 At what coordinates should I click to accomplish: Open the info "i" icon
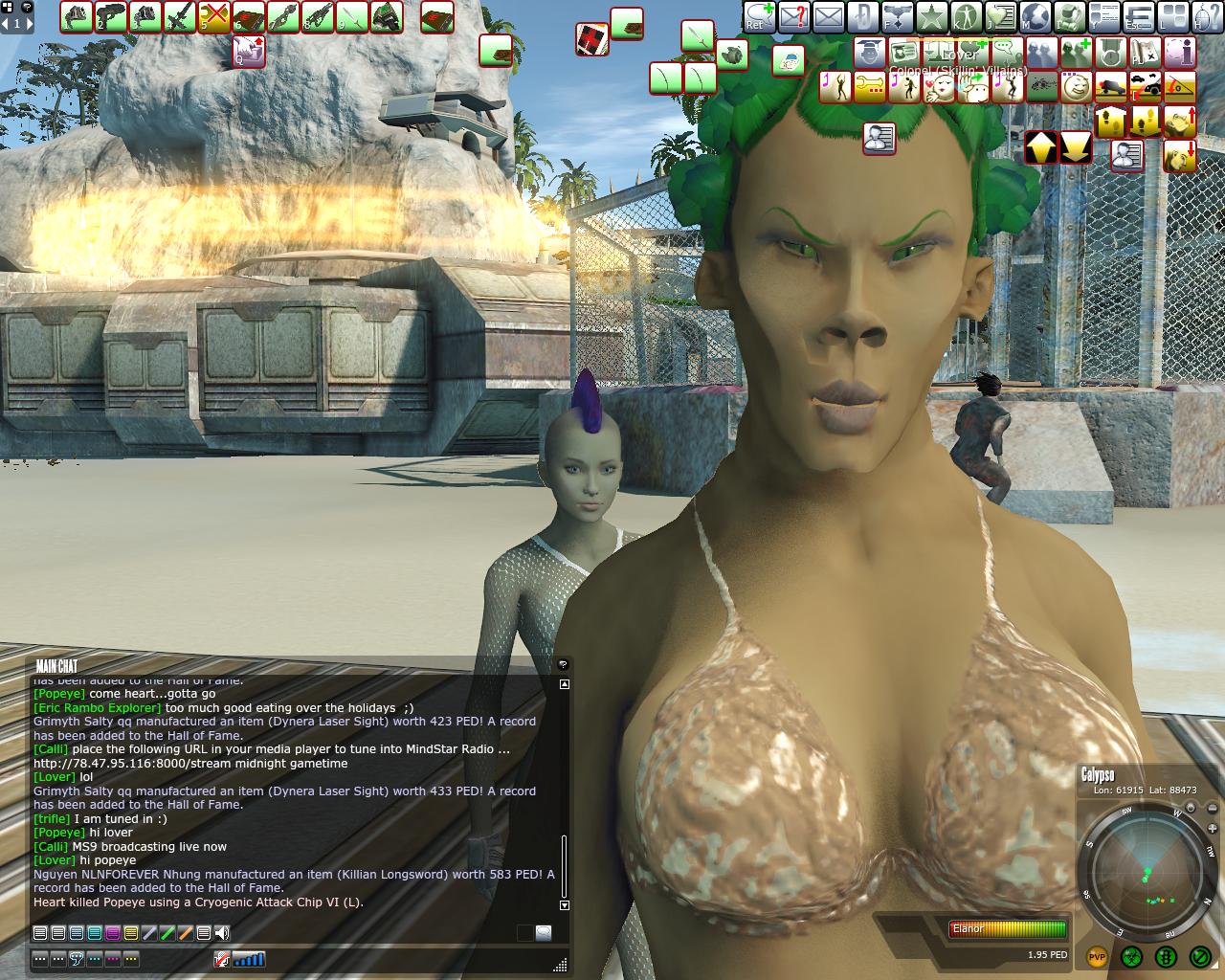point(1180,52)
